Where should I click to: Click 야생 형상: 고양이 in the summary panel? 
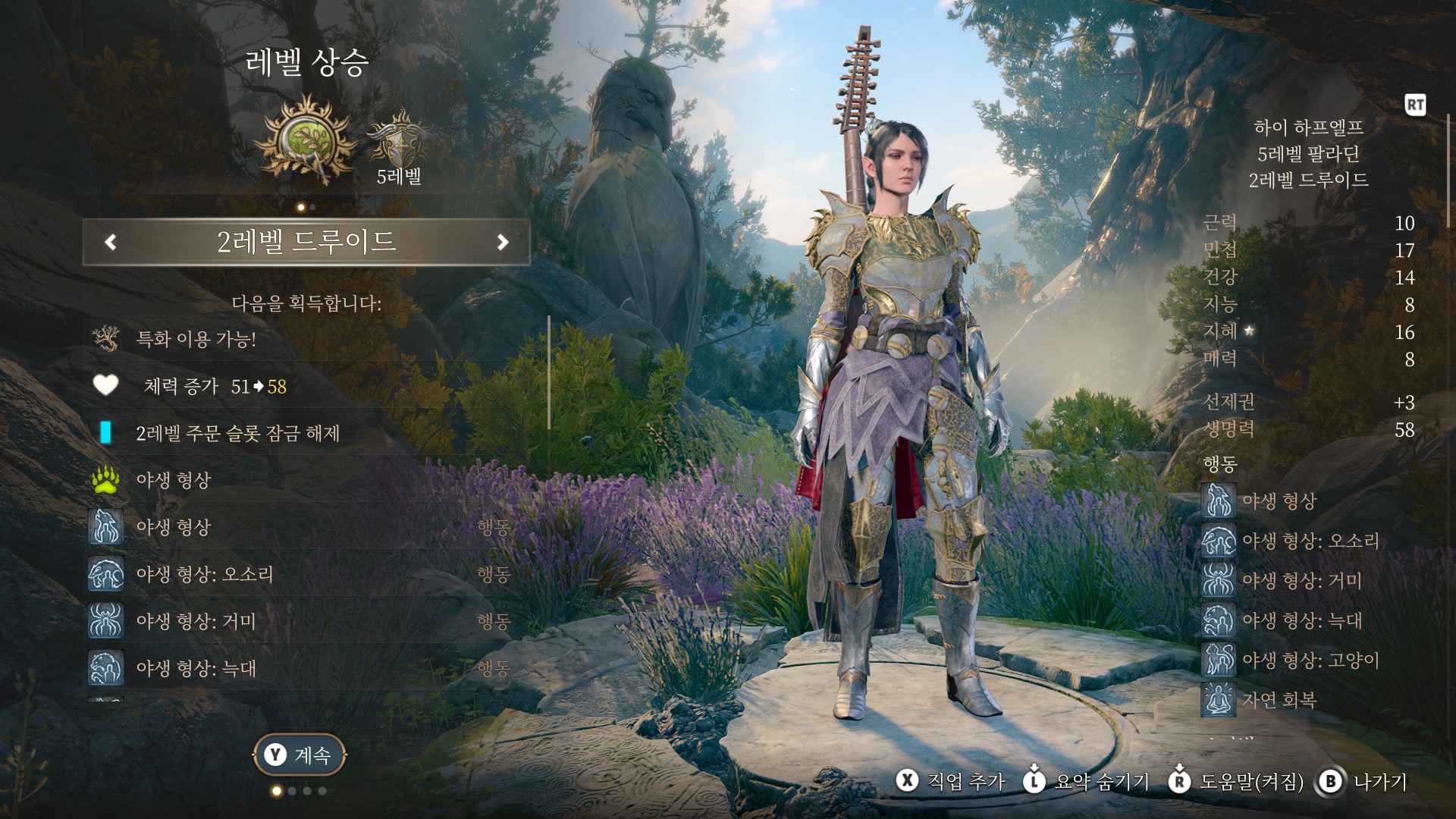pyautogui.click(x=1310, y=660)
